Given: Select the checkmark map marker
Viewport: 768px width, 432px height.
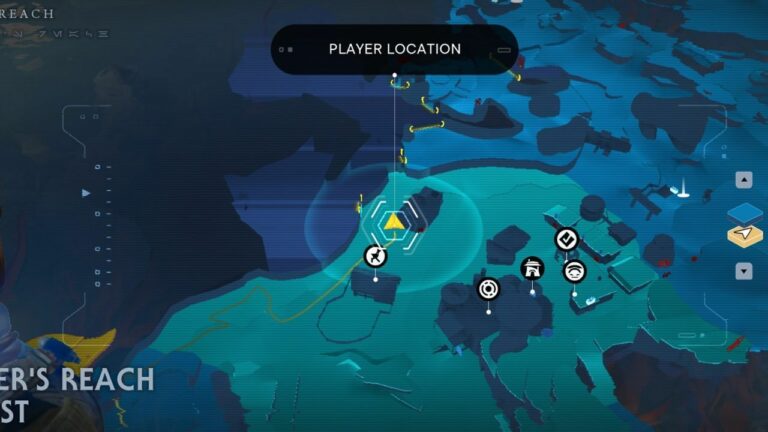Looking at the screenshot, I should 566,238.
